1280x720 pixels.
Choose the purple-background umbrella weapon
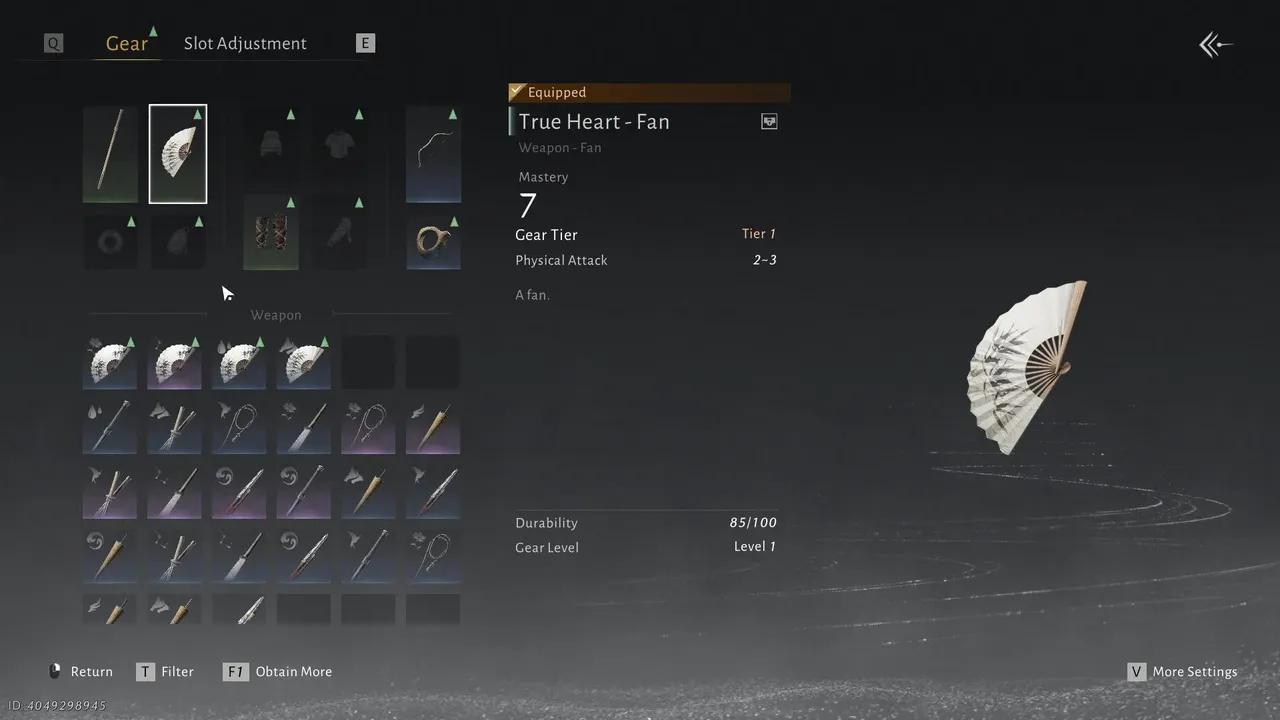coord(433,427)
